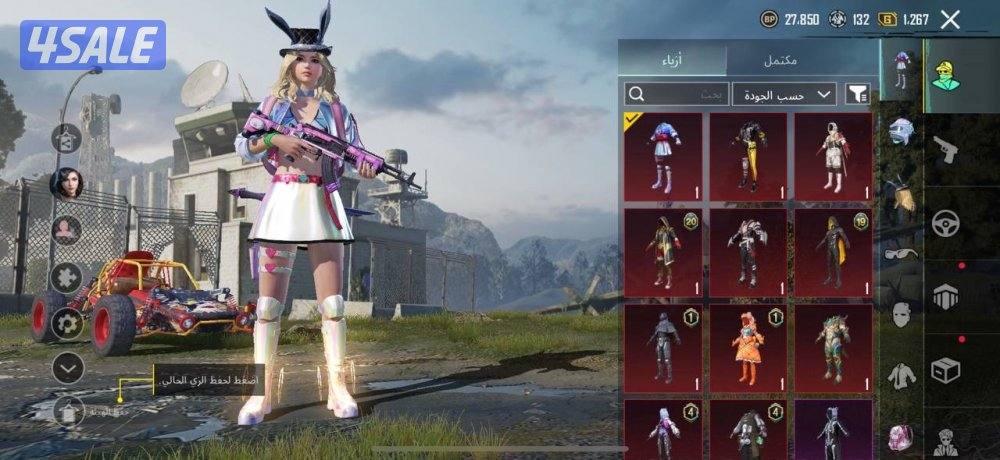Open the sort by quality dropdown
The width and height of the screenshot is (1000, 460).
pyautogui.click(x=784, y=94)
